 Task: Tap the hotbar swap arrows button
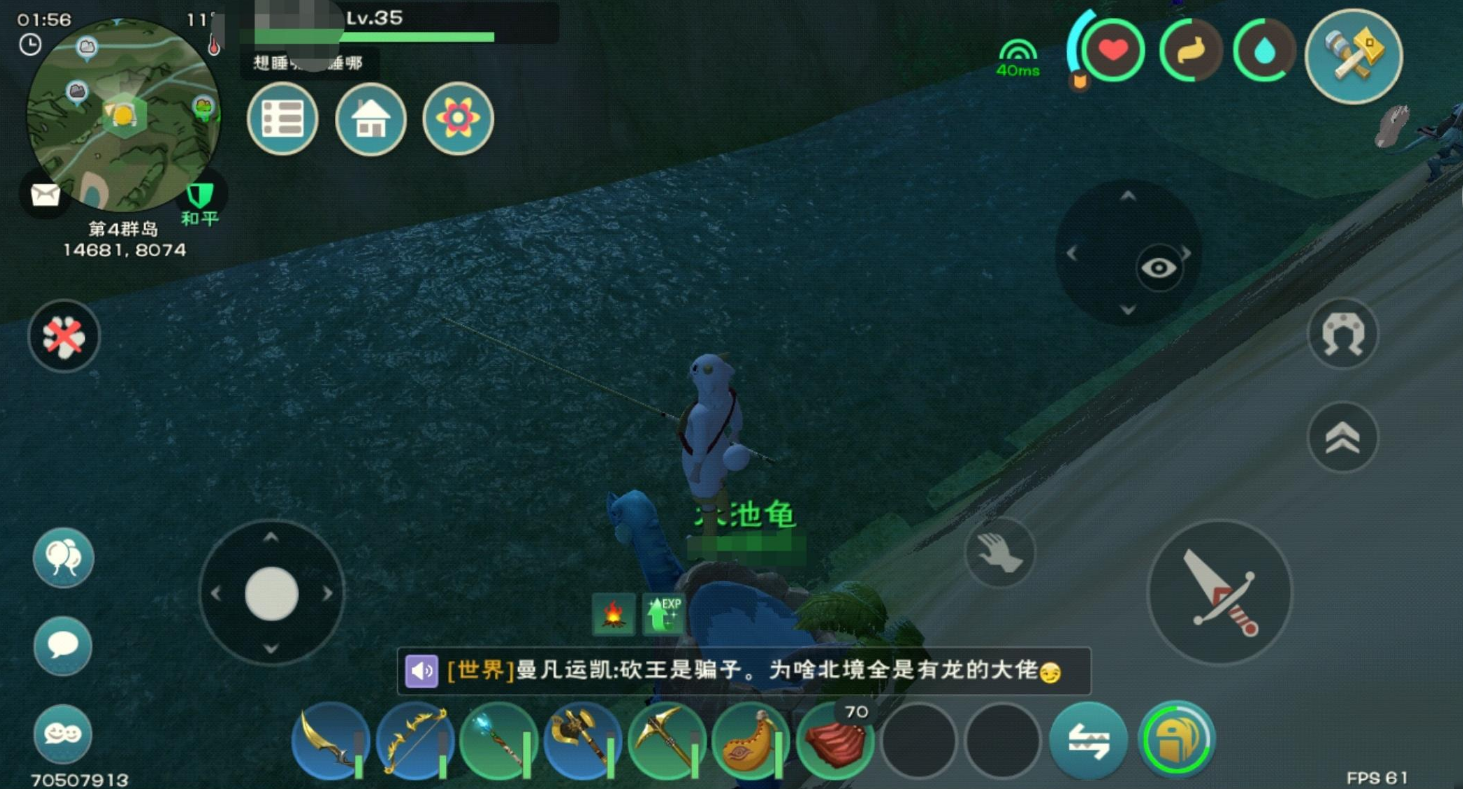coord(1088,741)
